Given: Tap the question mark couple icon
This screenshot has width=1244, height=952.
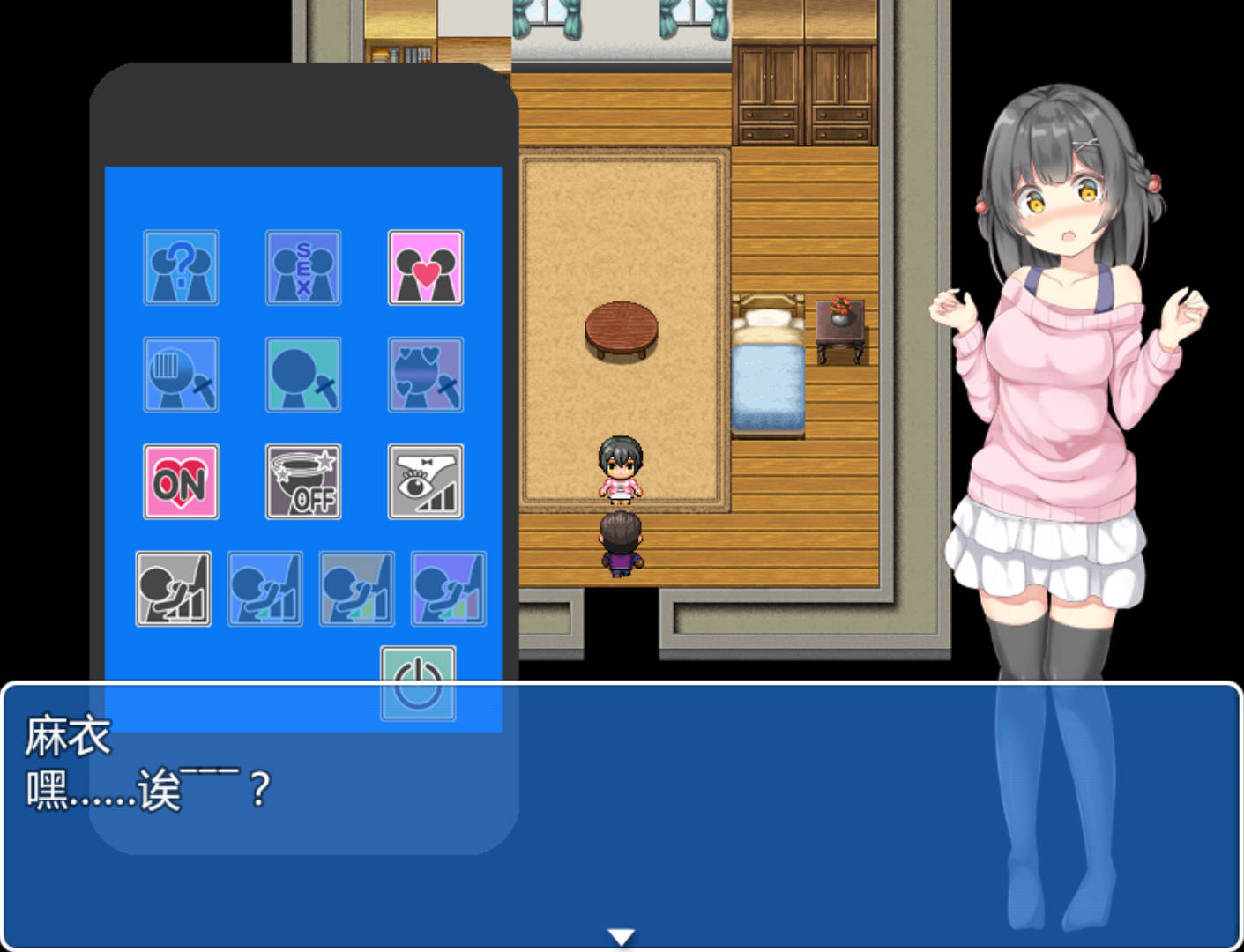Looking at the screenshot, I should 181,268.
